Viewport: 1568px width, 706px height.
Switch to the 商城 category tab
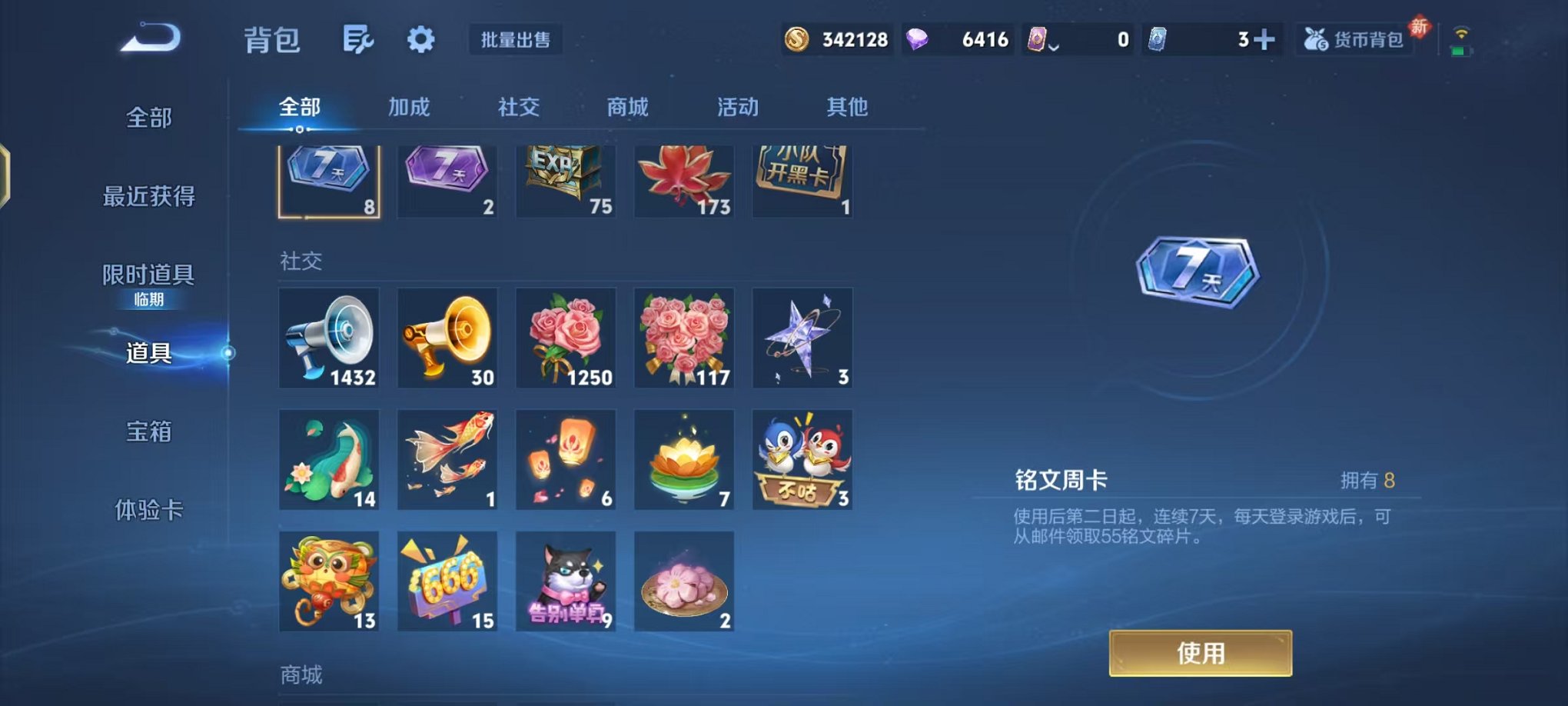click(x=627, y=108)
